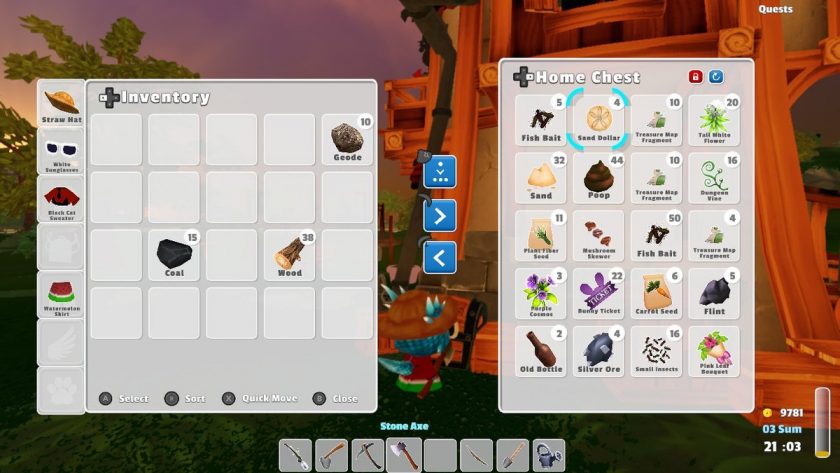Image resolution: width=840 pixels, height=473 pixels.
Task: Select the Bunny Ticket stack
Action: [599, 293]
